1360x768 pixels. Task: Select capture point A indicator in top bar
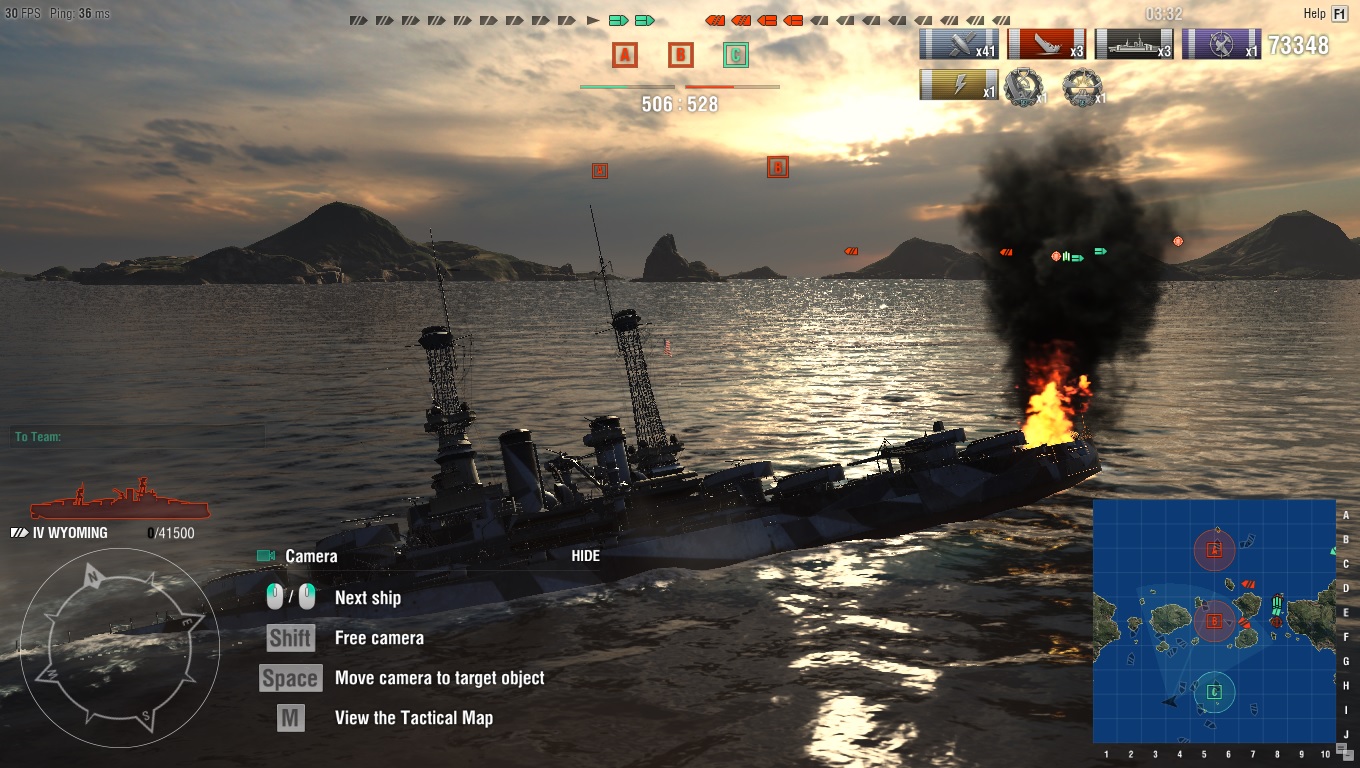coord(625,55)
